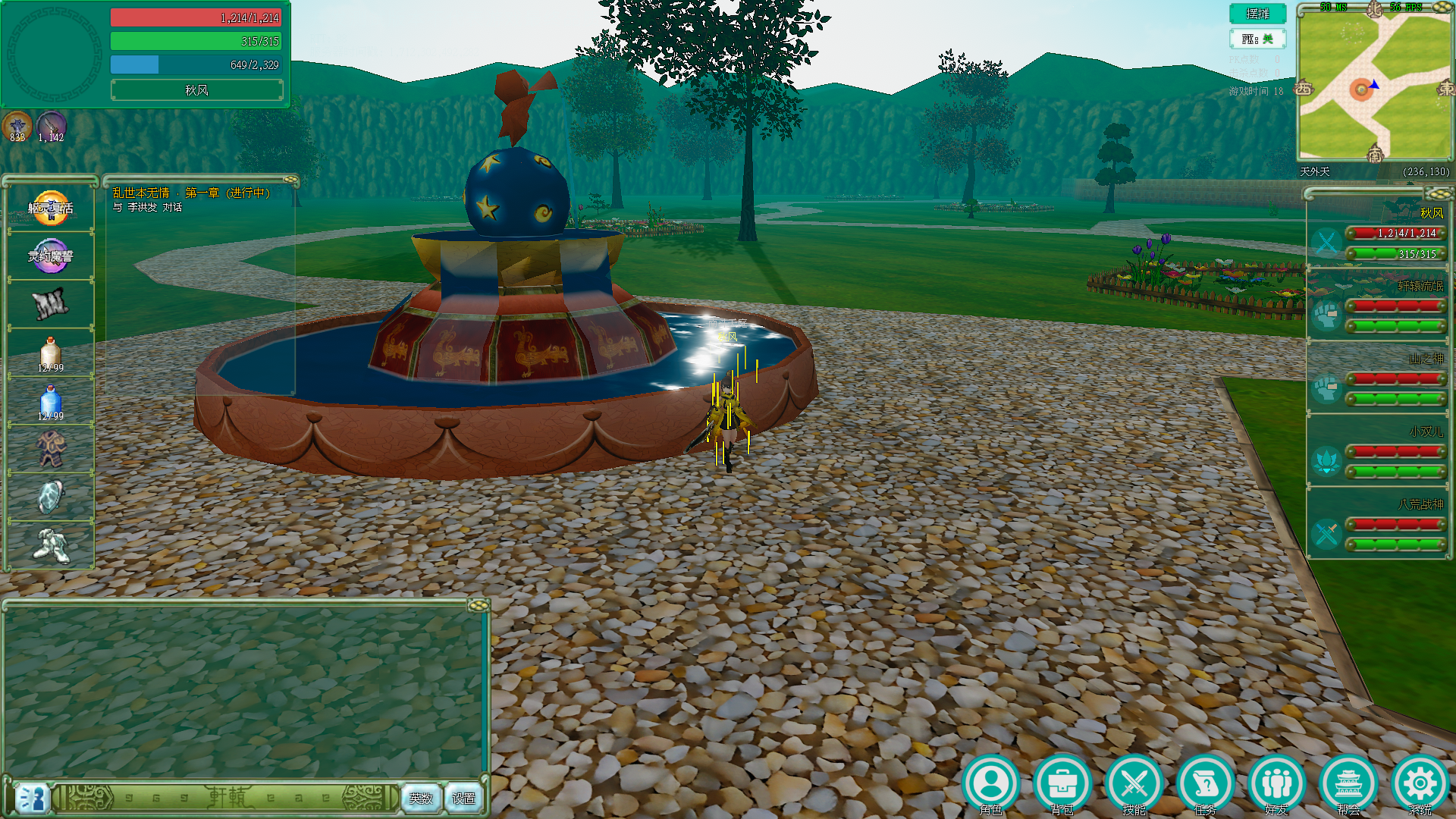
Task: Select party member 小双儿
Action: click(x=1376, y=451)
